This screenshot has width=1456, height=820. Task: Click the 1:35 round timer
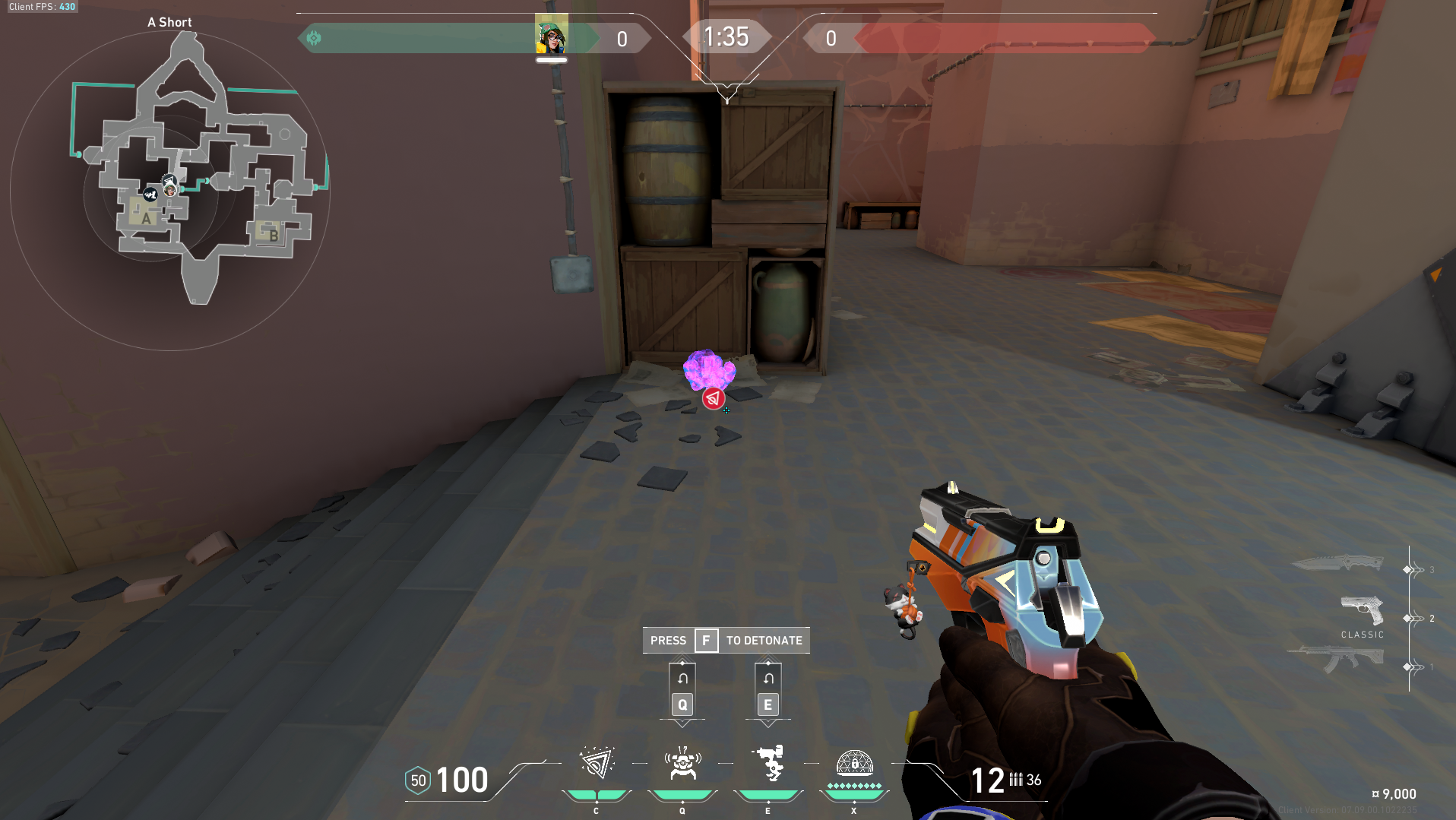tap(727, 36)
